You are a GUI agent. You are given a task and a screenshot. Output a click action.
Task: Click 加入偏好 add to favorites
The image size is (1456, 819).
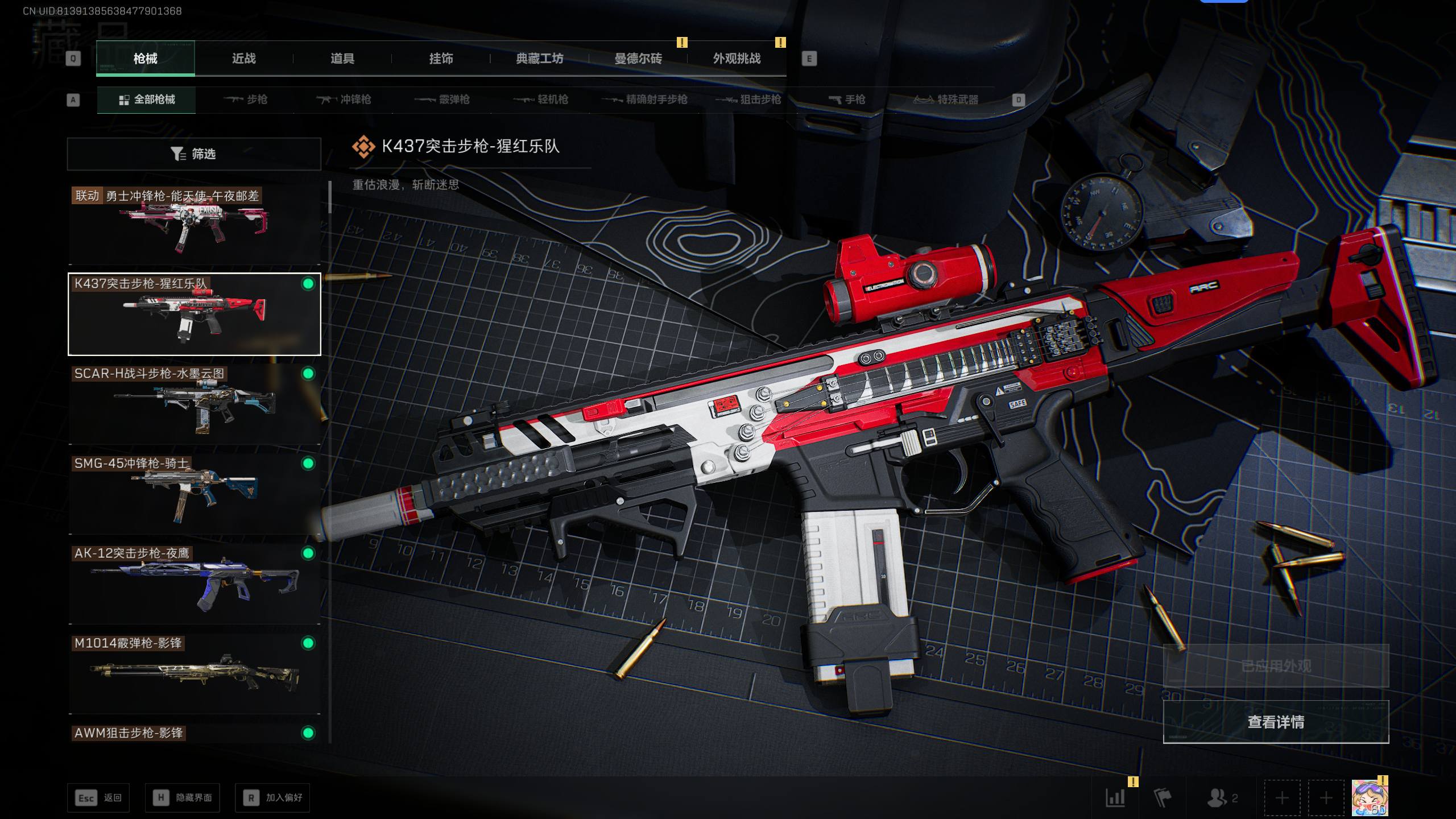272,798
